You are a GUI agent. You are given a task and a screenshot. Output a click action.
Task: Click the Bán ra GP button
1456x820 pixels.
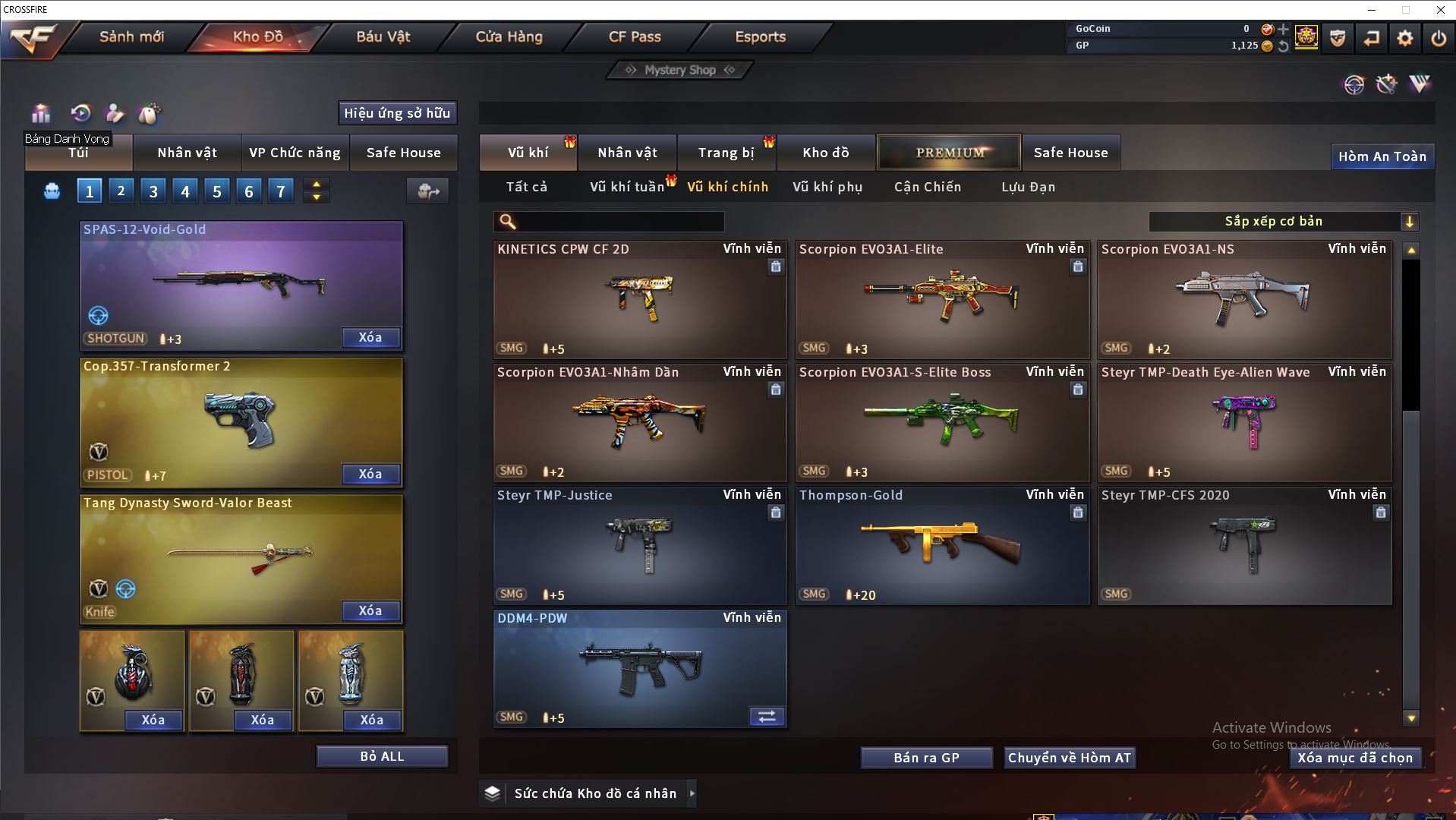(926, 758)
